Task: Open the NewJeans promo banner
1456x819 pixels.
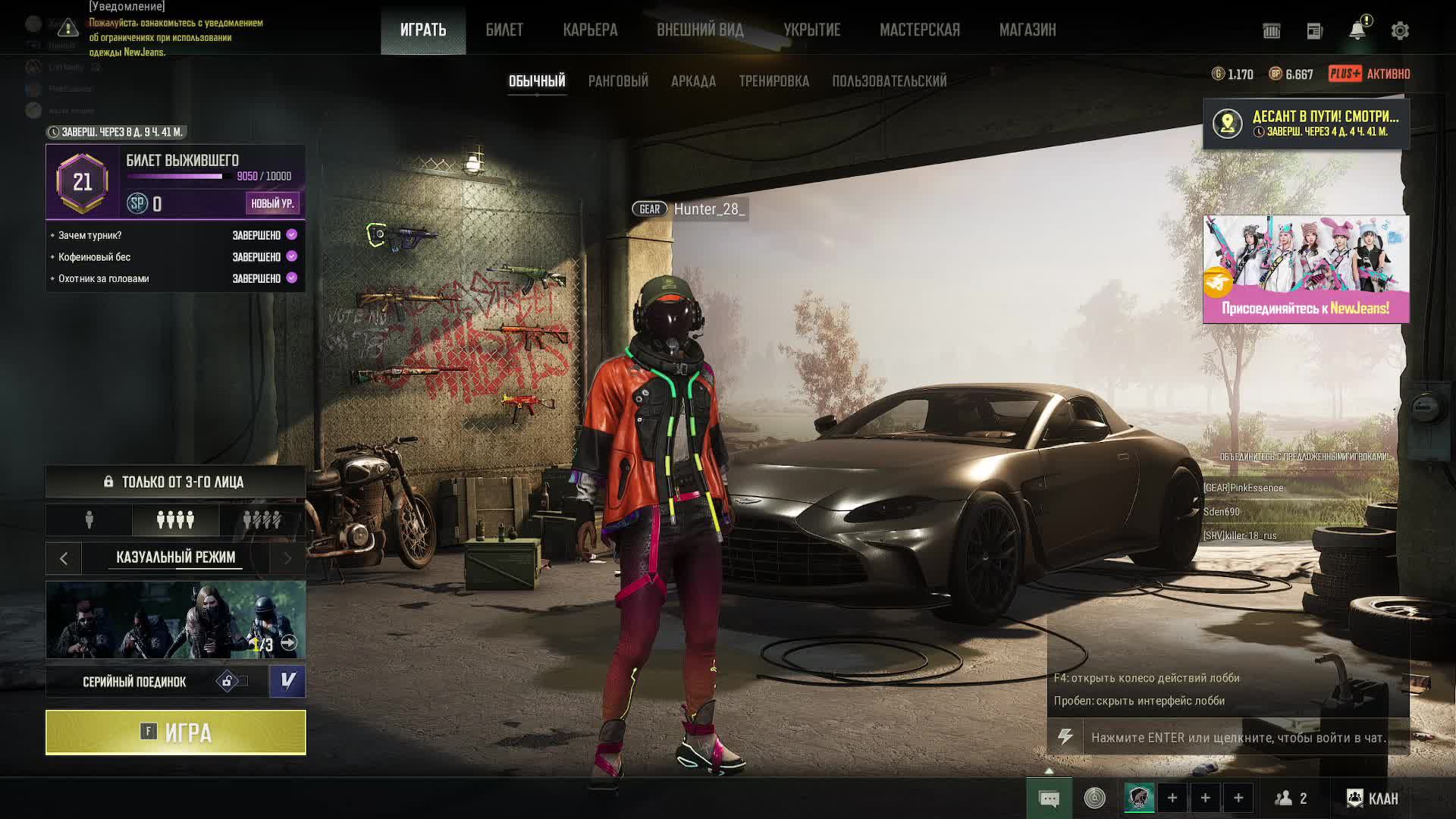Action: (x=1306, y=269)
